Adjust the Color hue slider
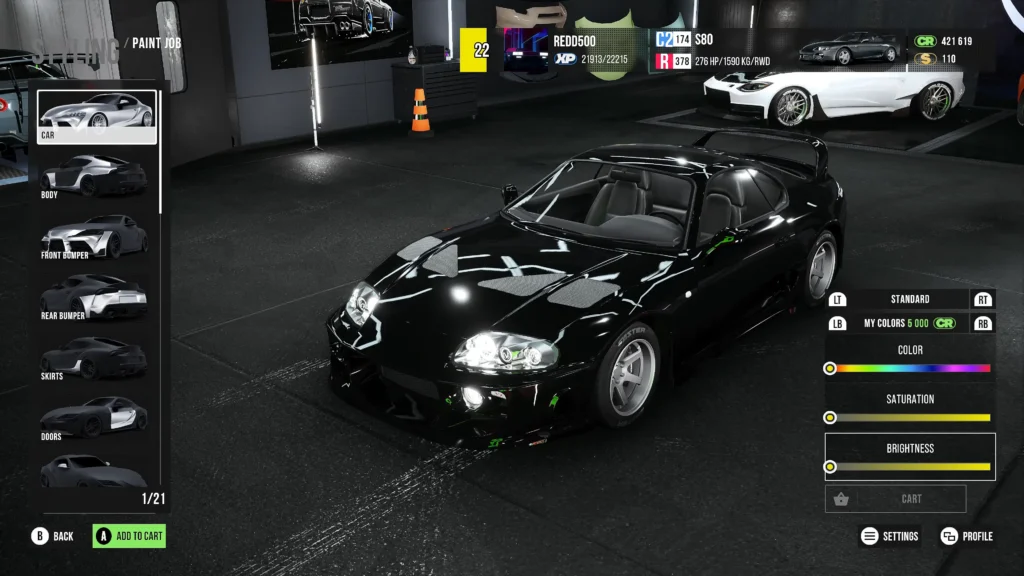This screenshot has height=576, width=1024. tap(910, 368)
